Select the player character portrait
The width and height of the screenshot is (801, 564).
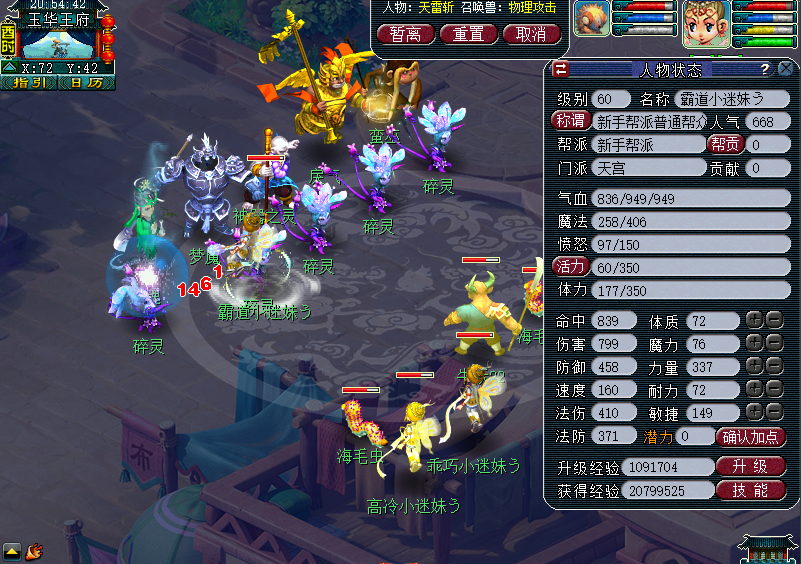coord(705,24)
